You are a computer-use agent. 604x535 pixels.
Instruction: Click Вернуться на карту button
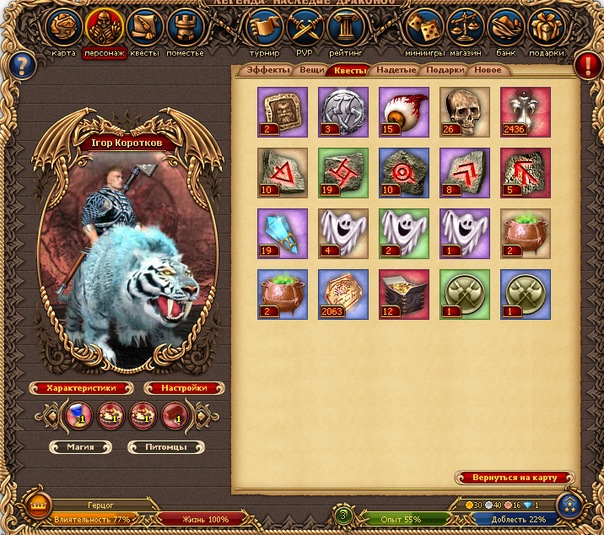tap(514, 478)
